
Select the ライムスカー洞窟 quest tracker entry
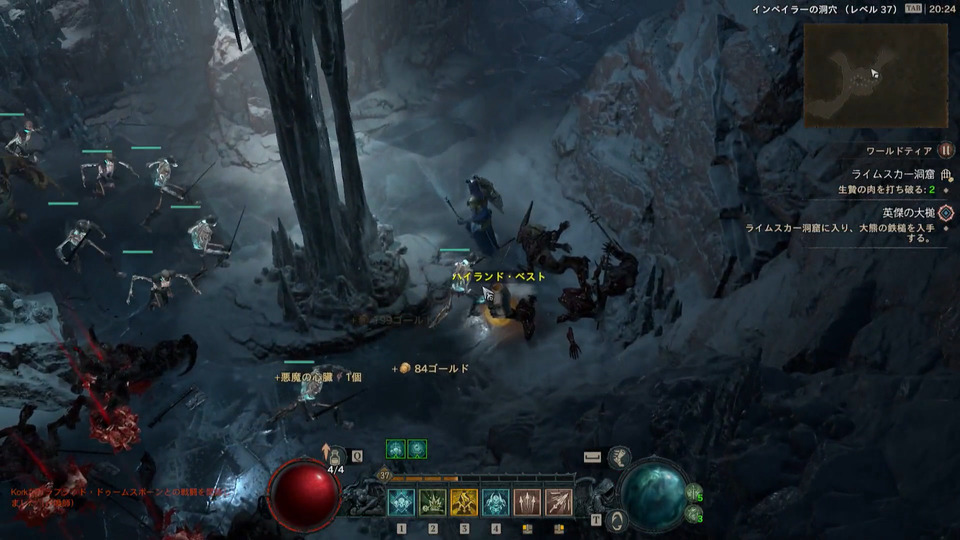pos(892,174)
